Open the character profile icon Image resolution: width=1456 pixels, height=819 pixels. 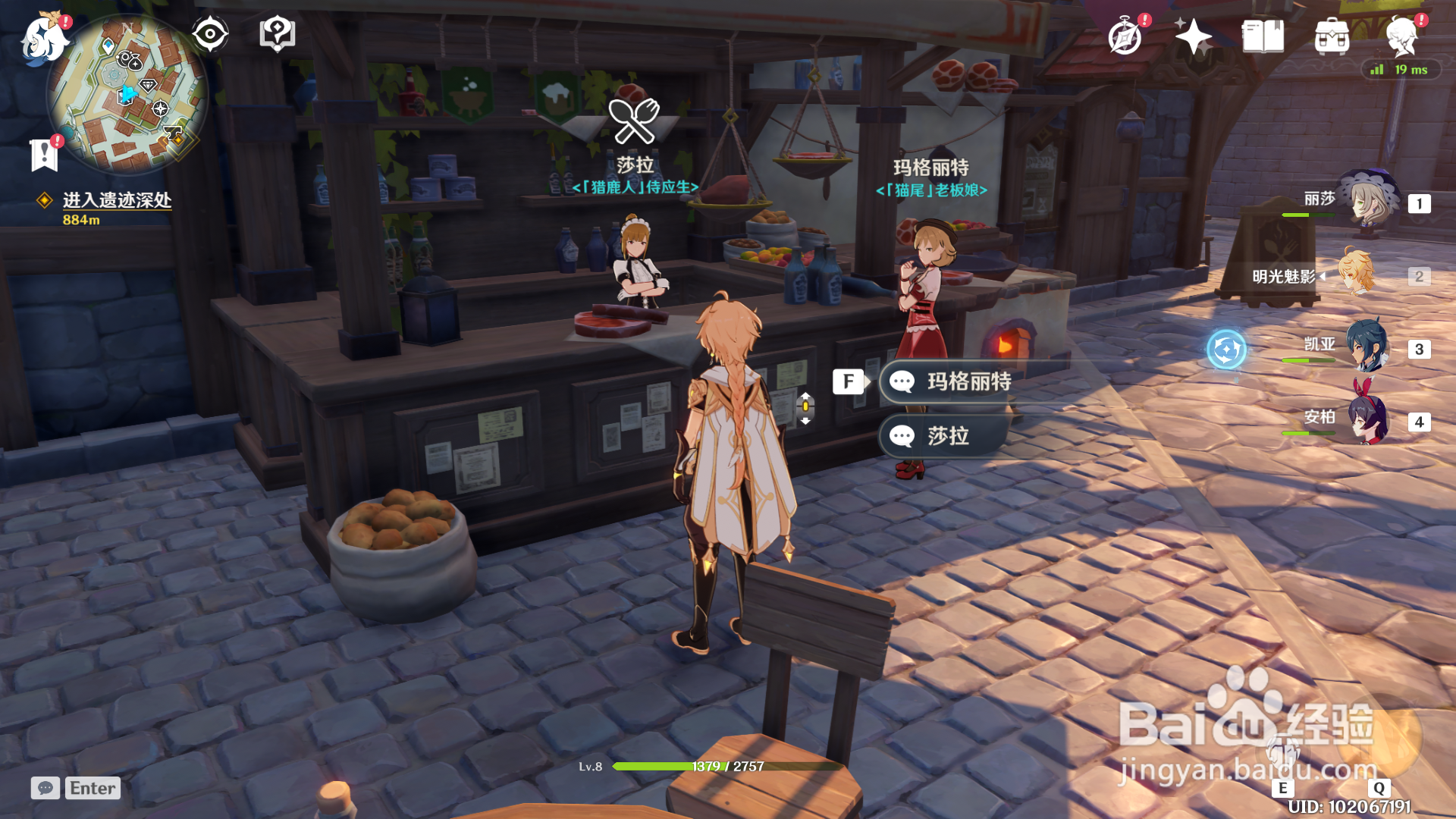(1401, 36)
